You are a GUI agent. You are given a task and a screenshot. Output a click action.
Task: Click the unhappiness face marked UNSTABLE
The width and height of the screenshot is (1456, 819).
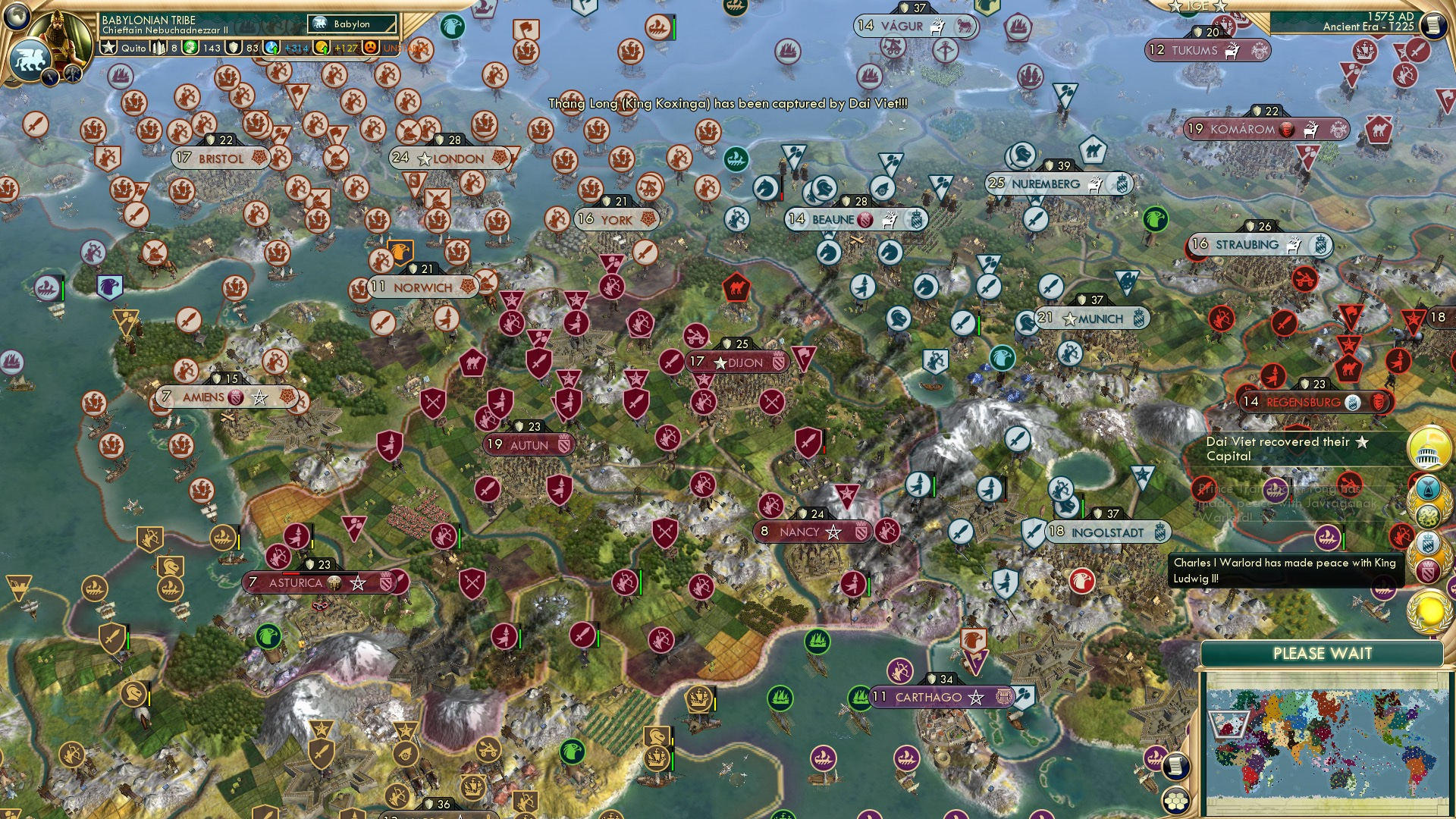pos(369,48)
